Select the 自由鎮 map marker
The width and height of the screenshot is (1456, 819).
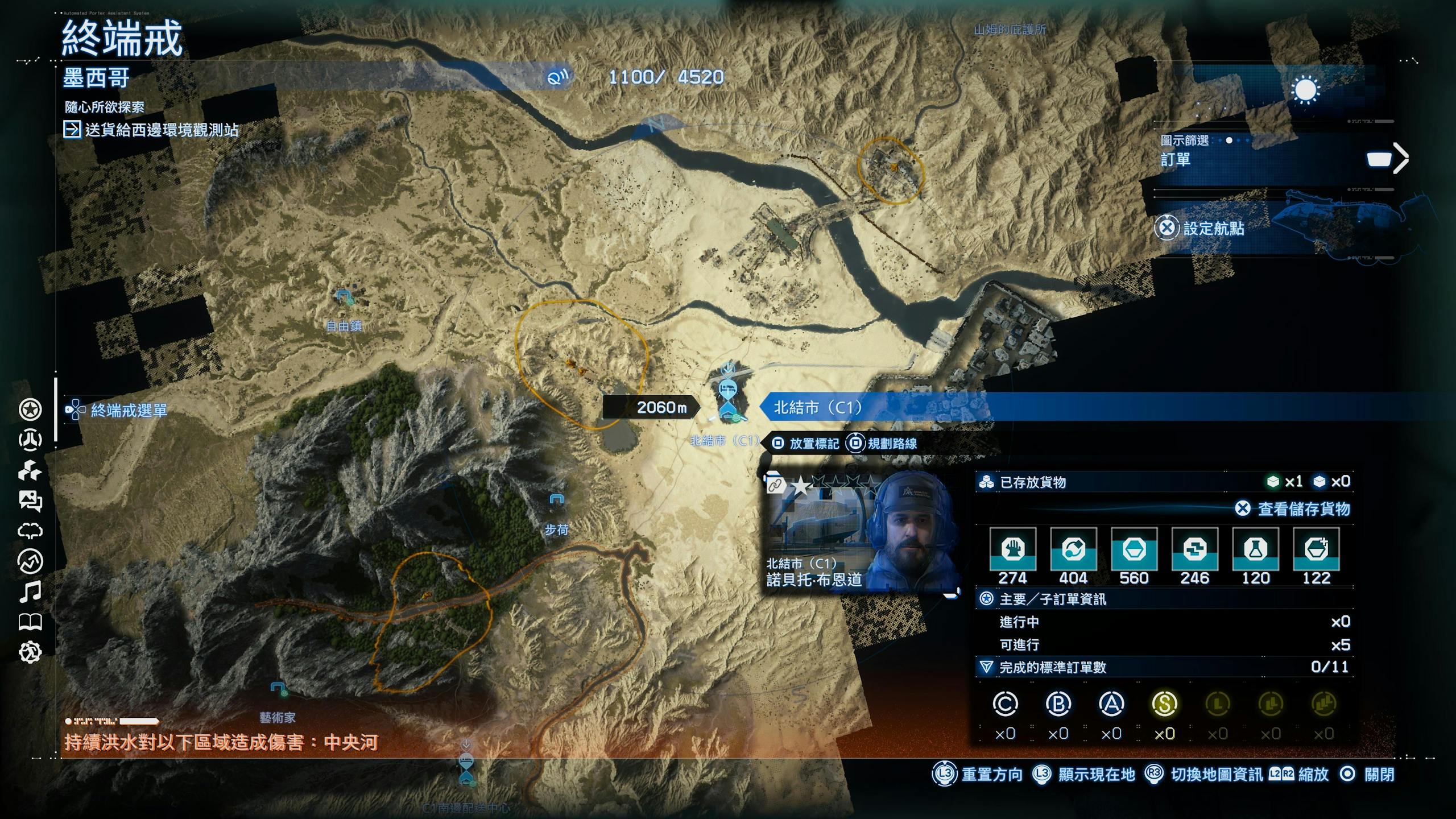(x=344, y=297)
